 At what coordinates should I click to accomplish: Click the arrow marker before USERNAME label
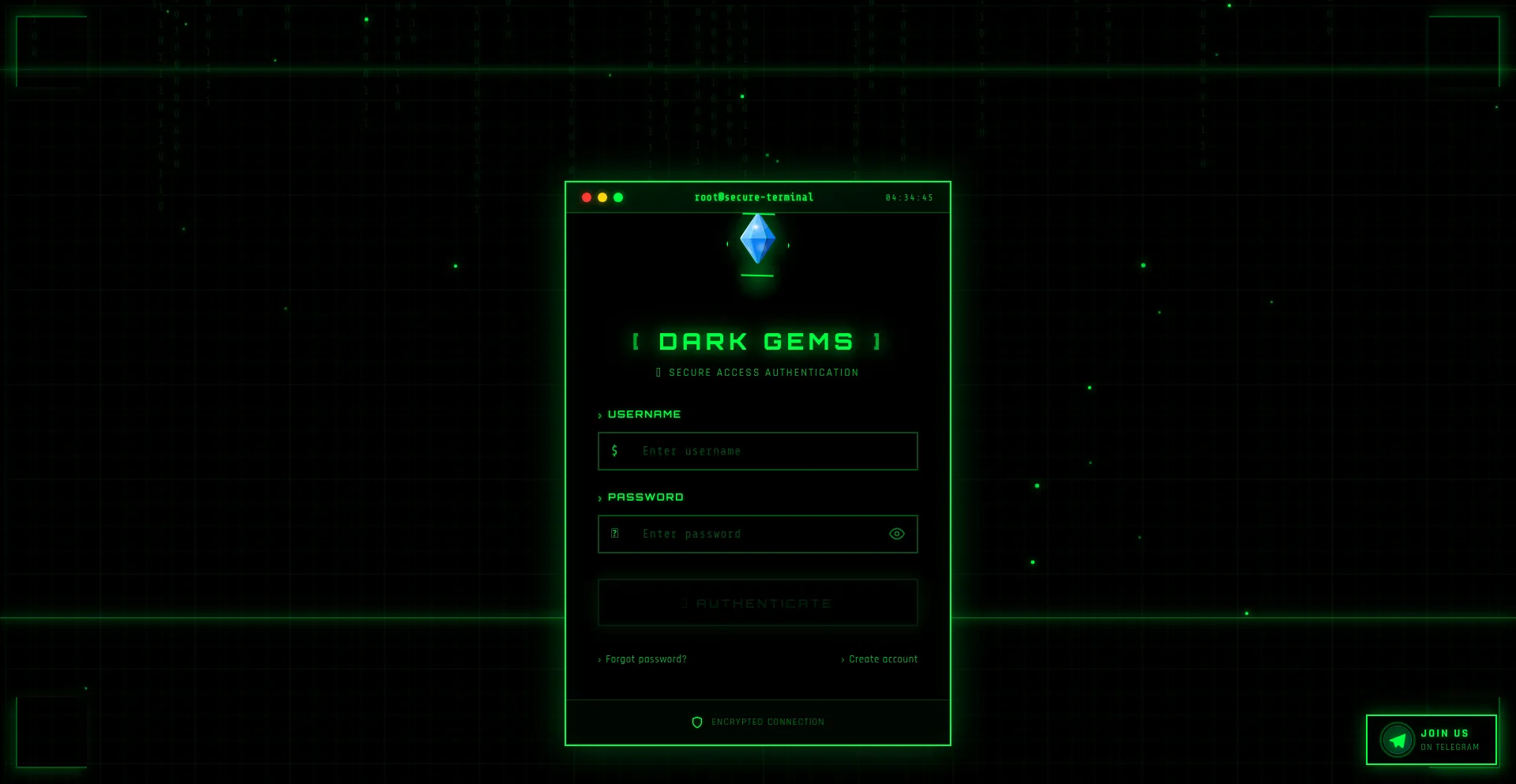tap(600, 414)
